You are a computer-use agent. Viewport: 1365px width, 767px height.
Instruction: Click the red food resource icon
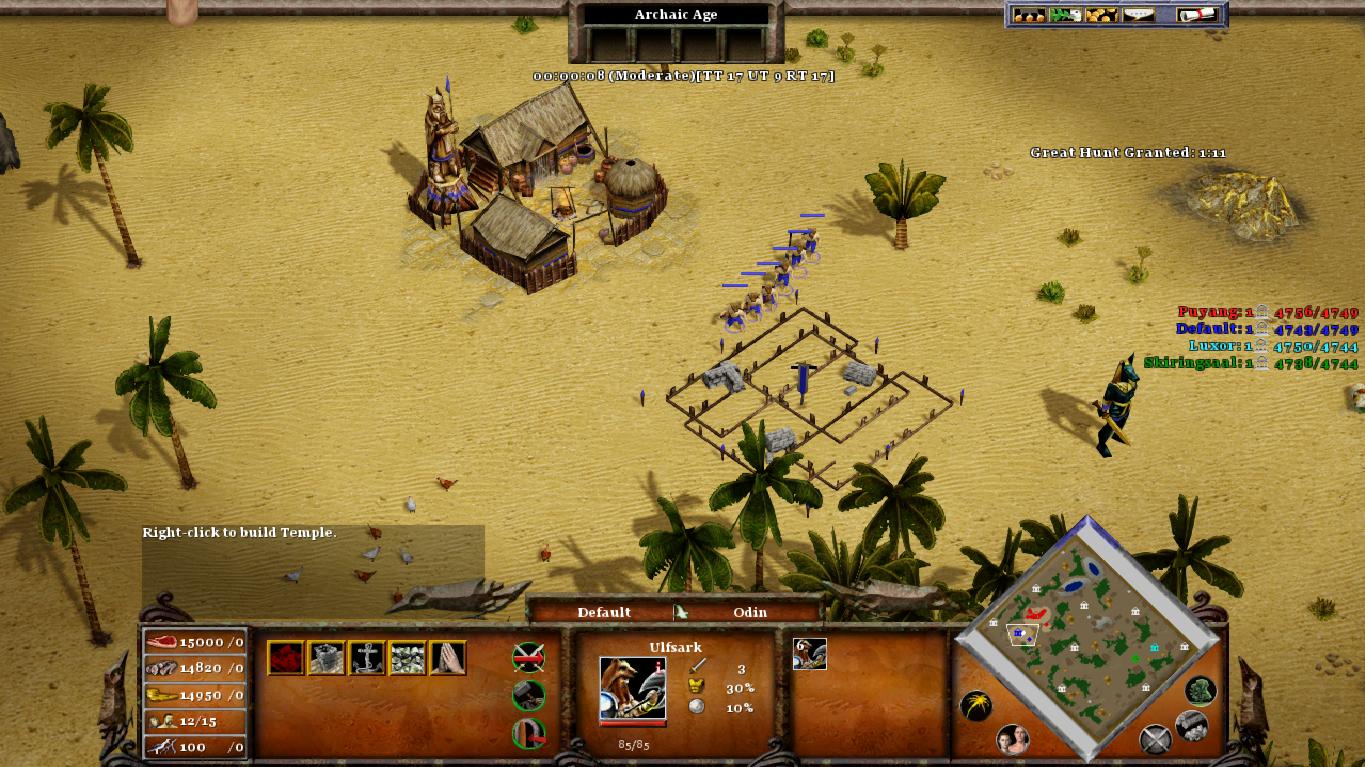click(x=285, y=656)
